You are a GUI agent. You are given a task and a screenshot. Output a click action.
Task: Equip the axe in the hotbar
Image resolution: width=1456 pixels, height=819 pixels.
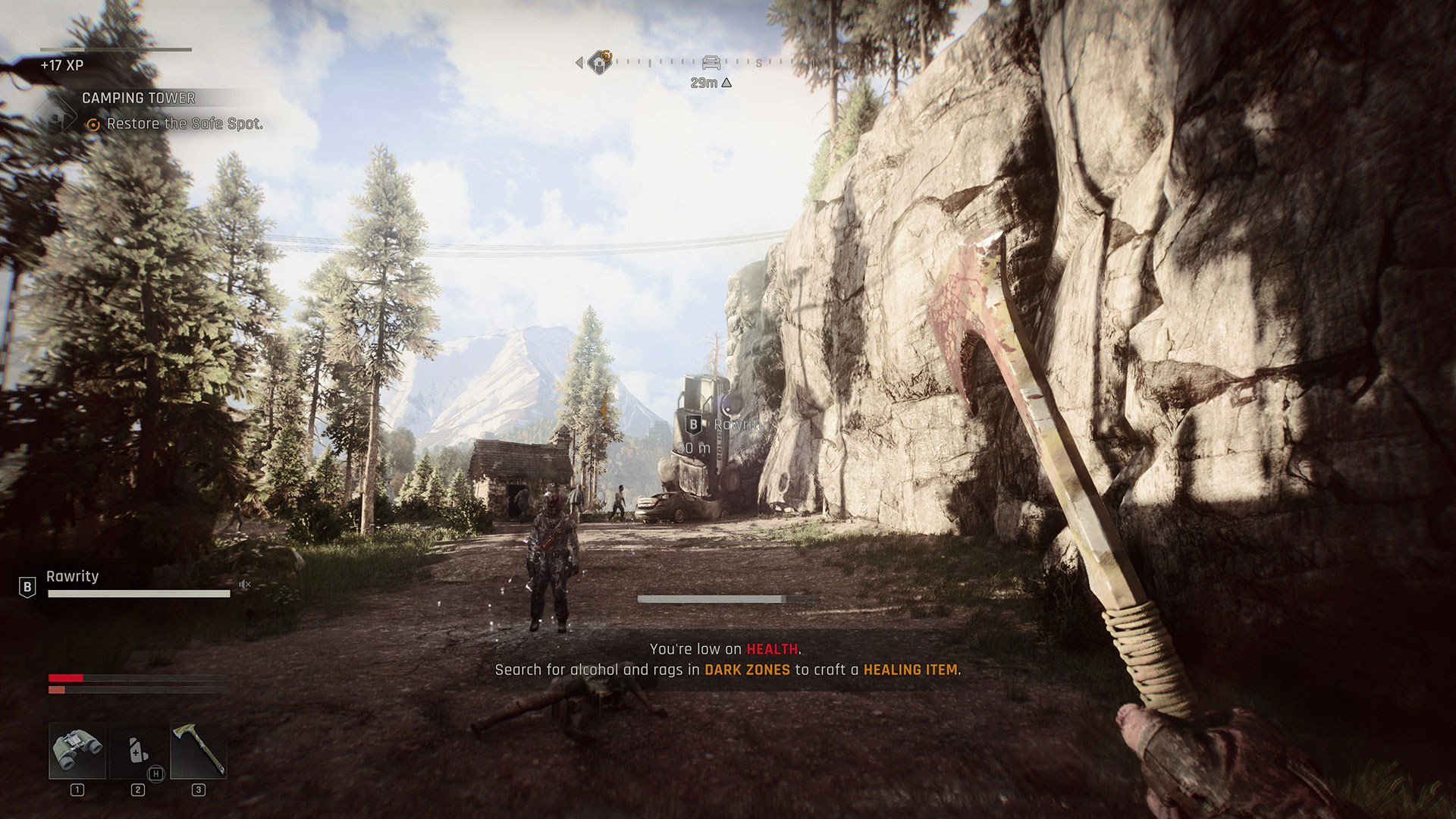[x=198, y=750]
